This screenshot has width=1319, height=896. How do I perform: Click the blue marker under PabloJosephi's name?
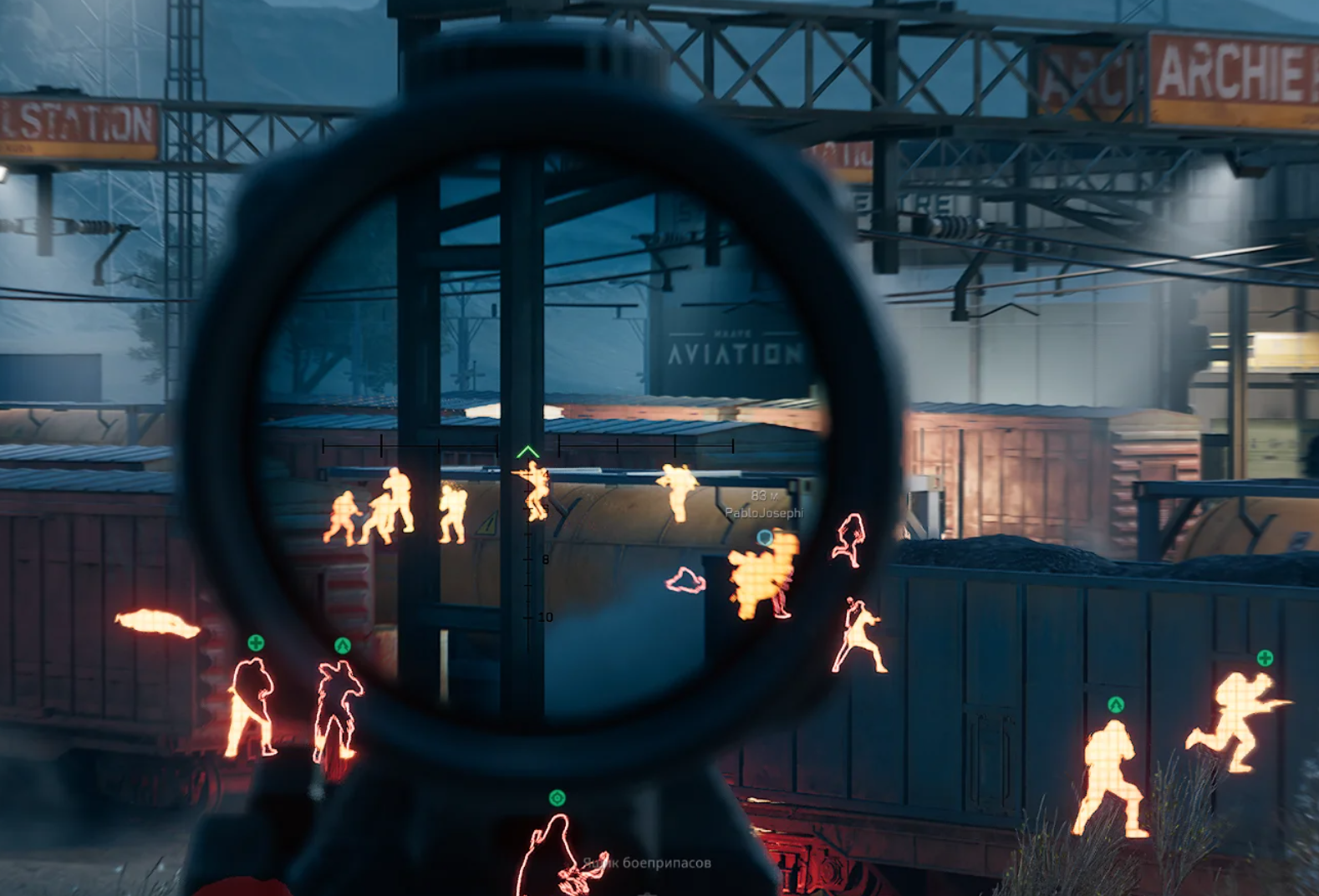[764, 537]
